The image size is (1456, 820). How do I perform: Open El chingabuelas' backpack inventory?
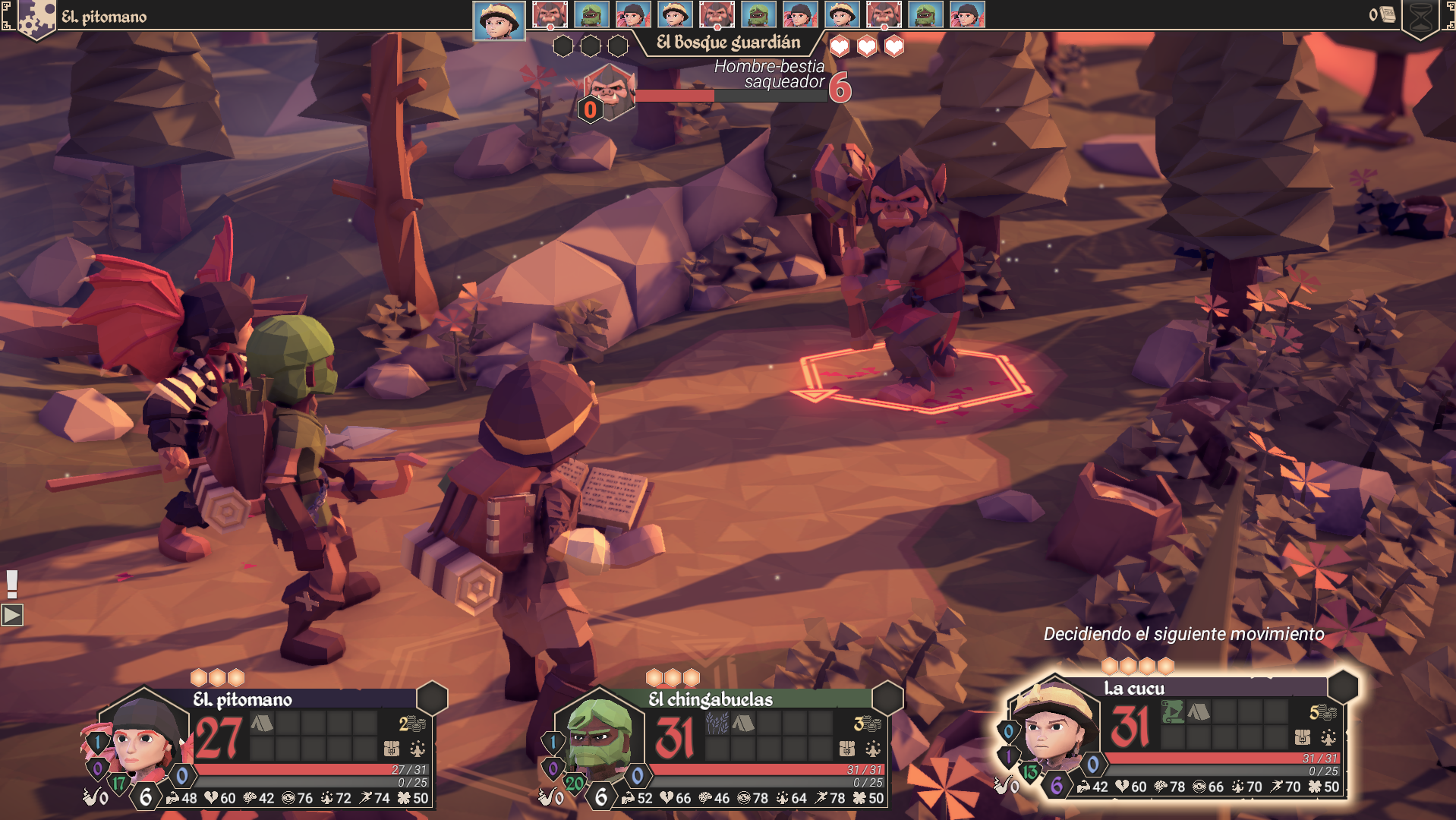coord(847,749)
